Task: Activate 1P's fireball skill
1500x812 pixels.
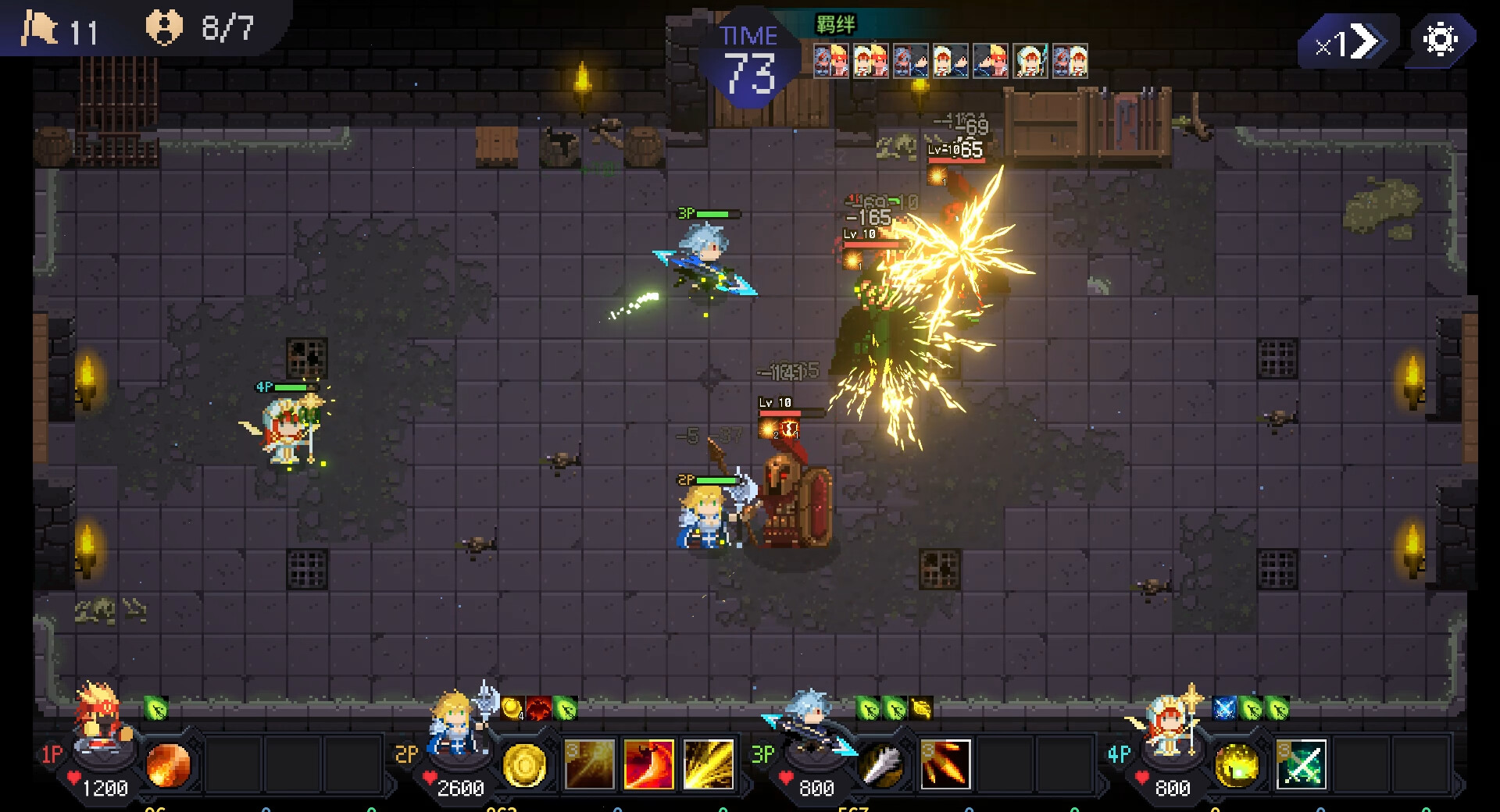Action: [x=168, y=764]
